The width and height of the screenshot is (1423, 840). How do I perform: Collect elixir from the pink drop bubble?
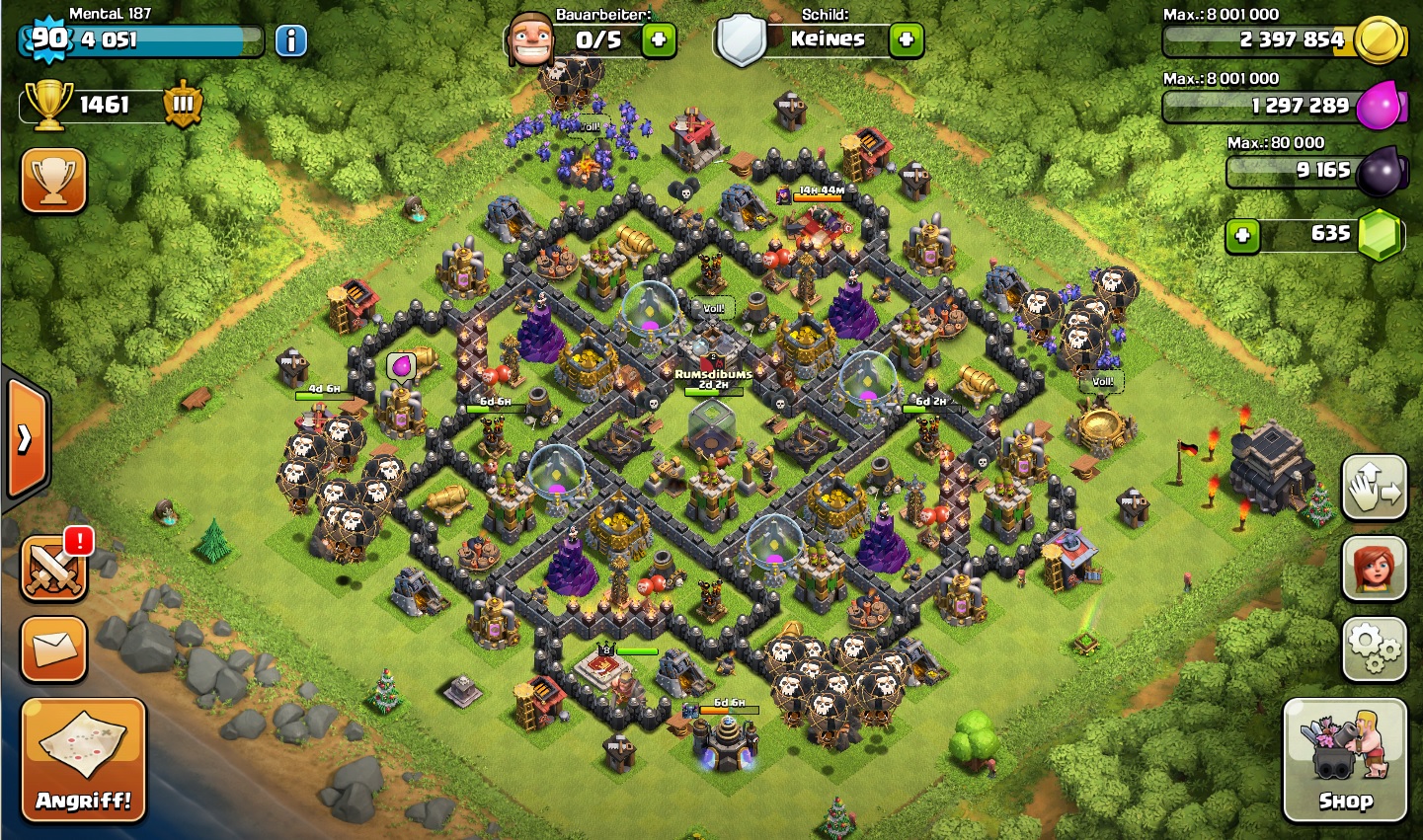pos(402,367)
